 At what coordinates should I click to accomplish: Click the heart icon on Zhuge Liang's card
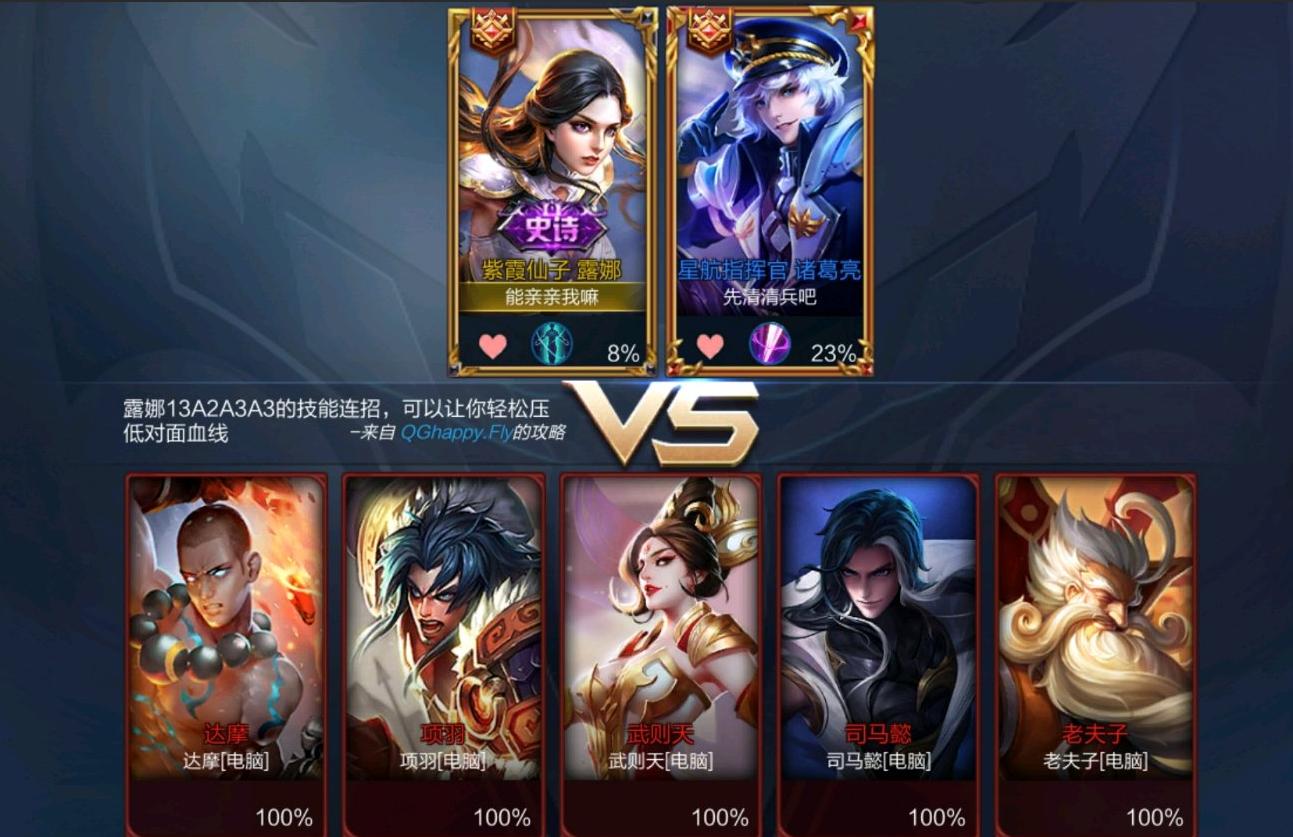tap(712, 345)
